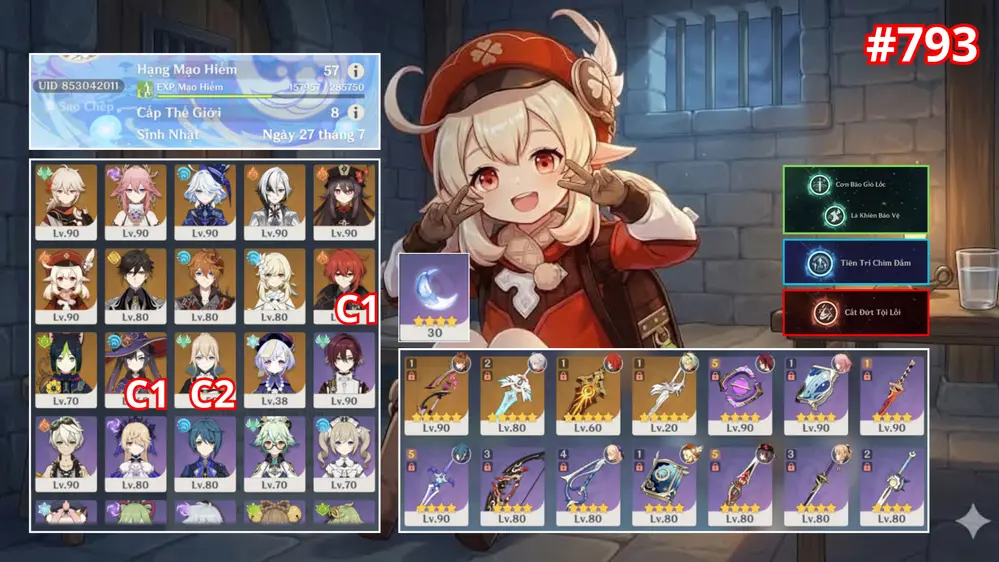Open the World Level info icon

[356, 113]
